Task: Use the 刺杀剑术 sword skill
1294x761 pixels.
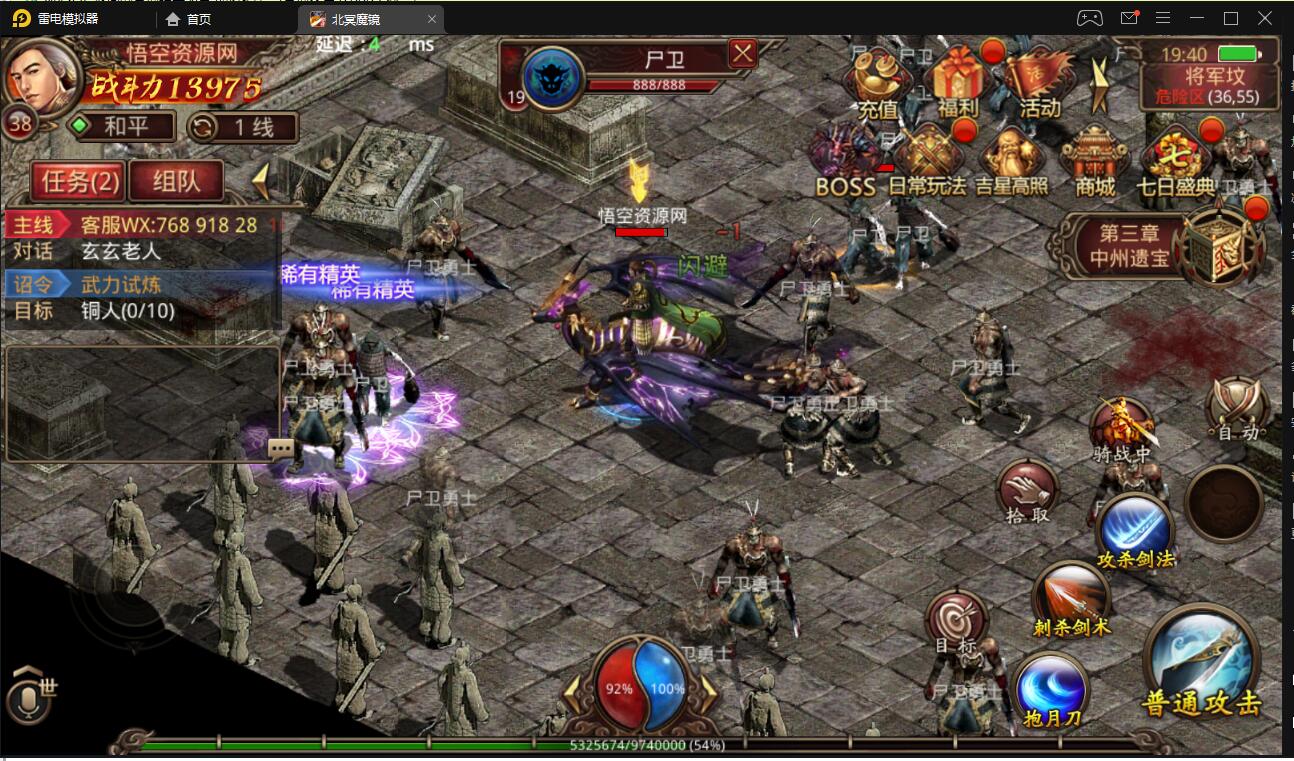Action: [x=1071, y=595]
